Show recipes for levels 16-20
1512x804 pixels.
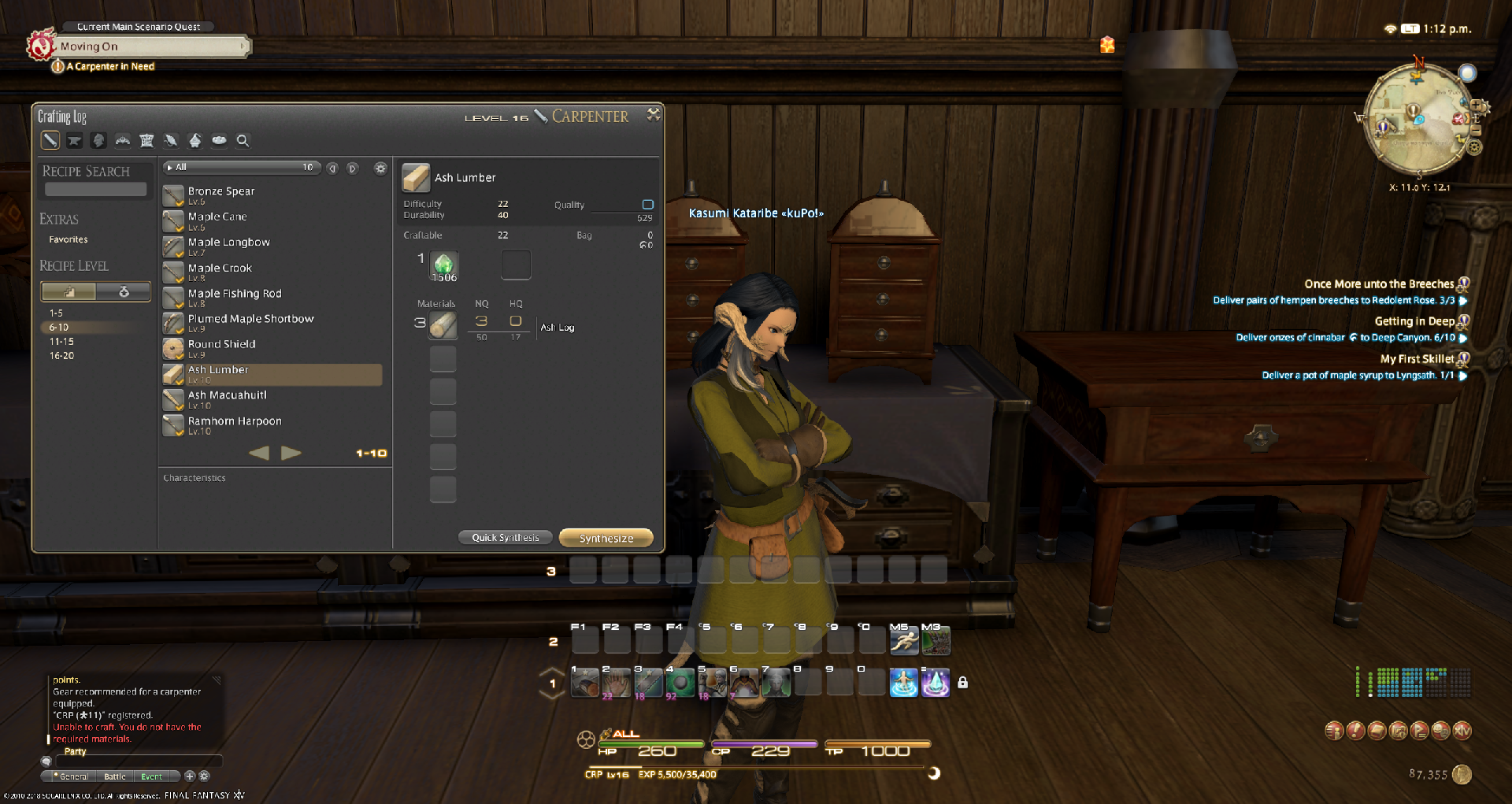[61, 356]
